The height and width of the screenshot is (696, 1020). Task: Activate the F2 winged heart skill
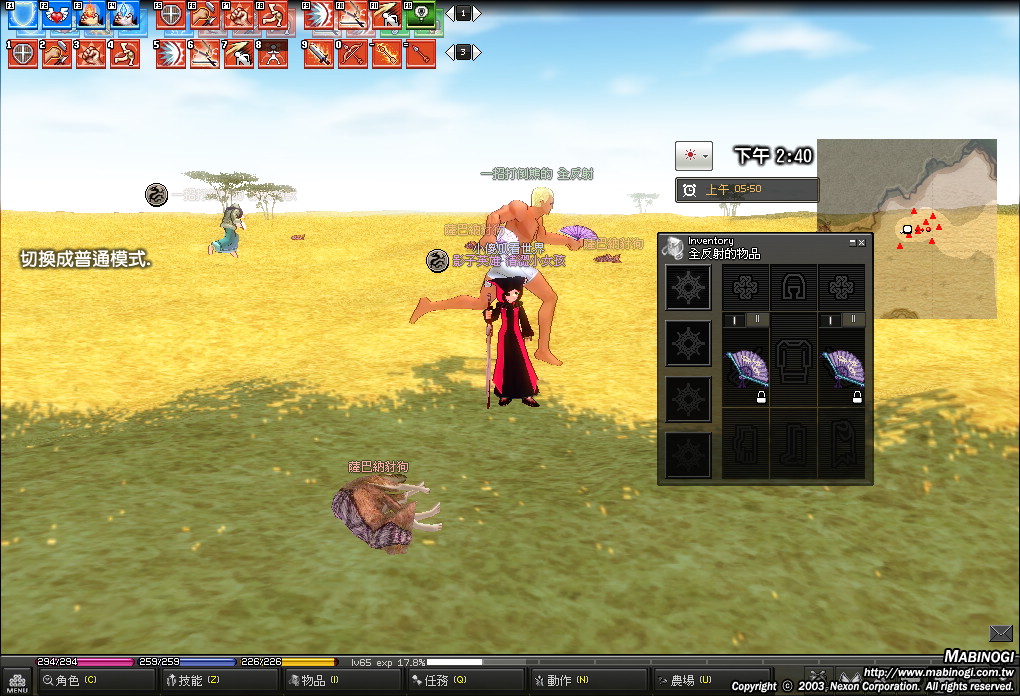56,15
